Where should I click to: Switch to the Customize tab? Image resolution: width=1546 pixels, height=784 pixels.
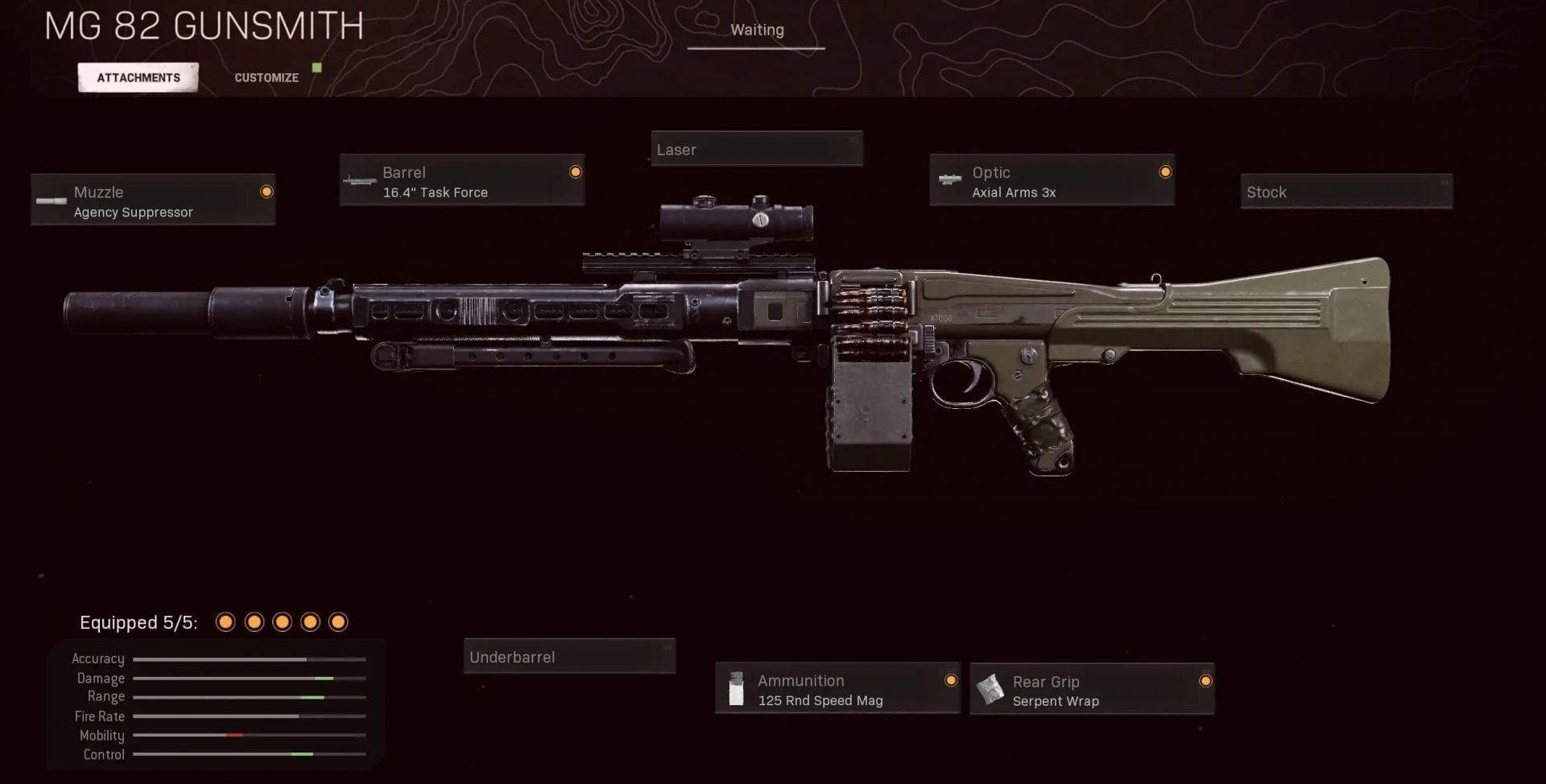point(265,76)
